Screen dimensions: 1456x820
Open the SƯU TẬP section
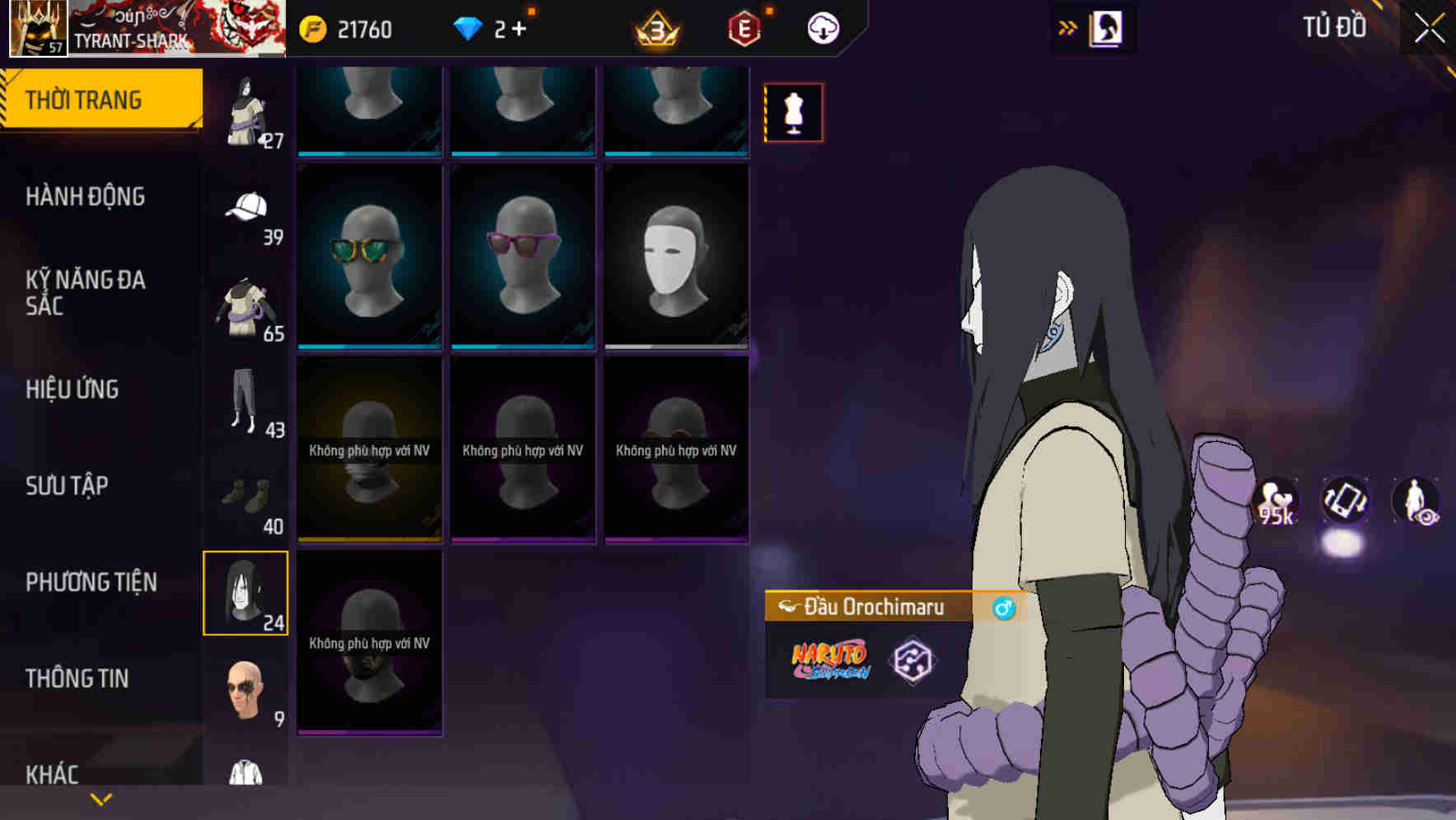point(68,487)
